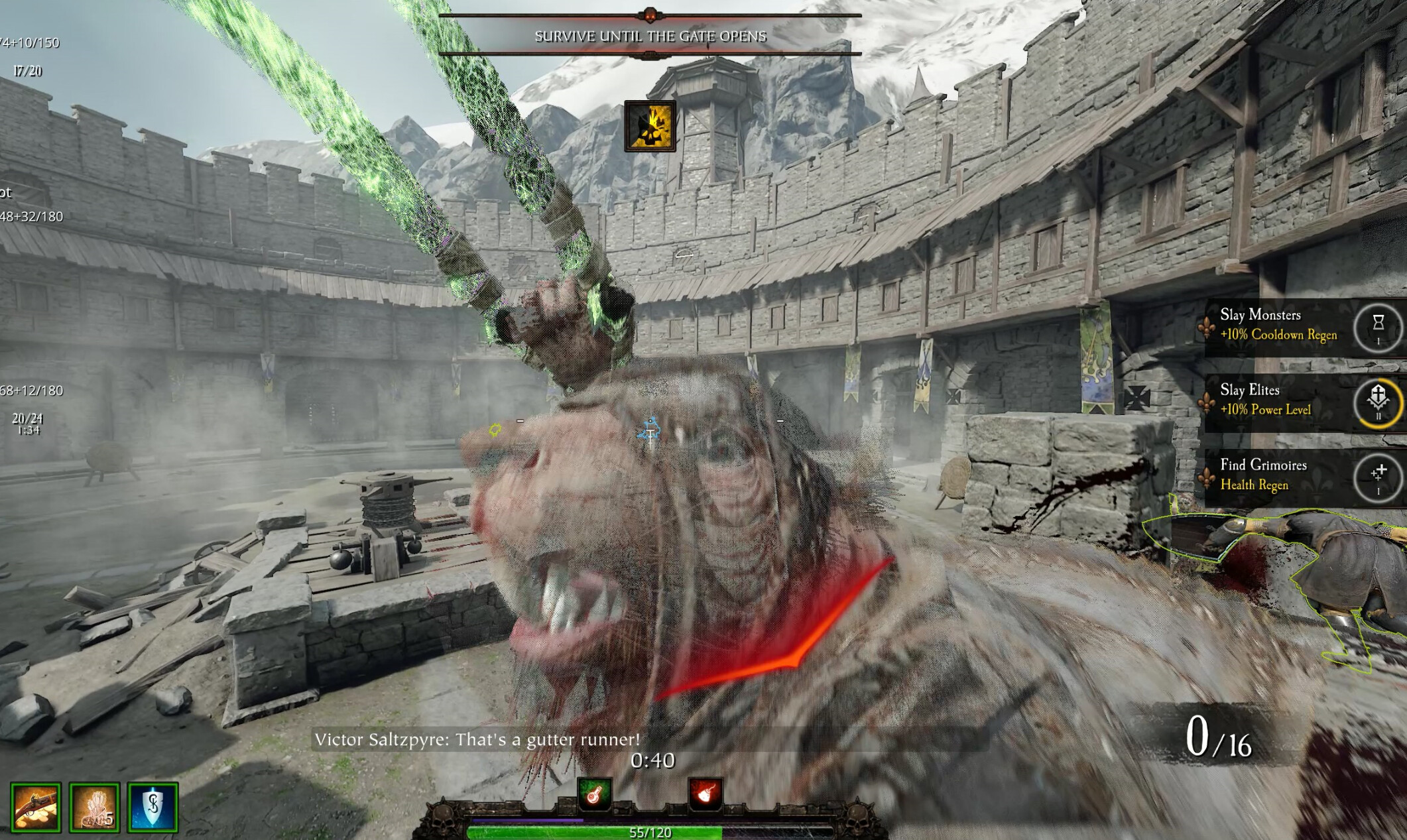Select the flintlock pistol buff icon
The height and width of the screenshot is (840, 1407).
(x=36, y=807)
